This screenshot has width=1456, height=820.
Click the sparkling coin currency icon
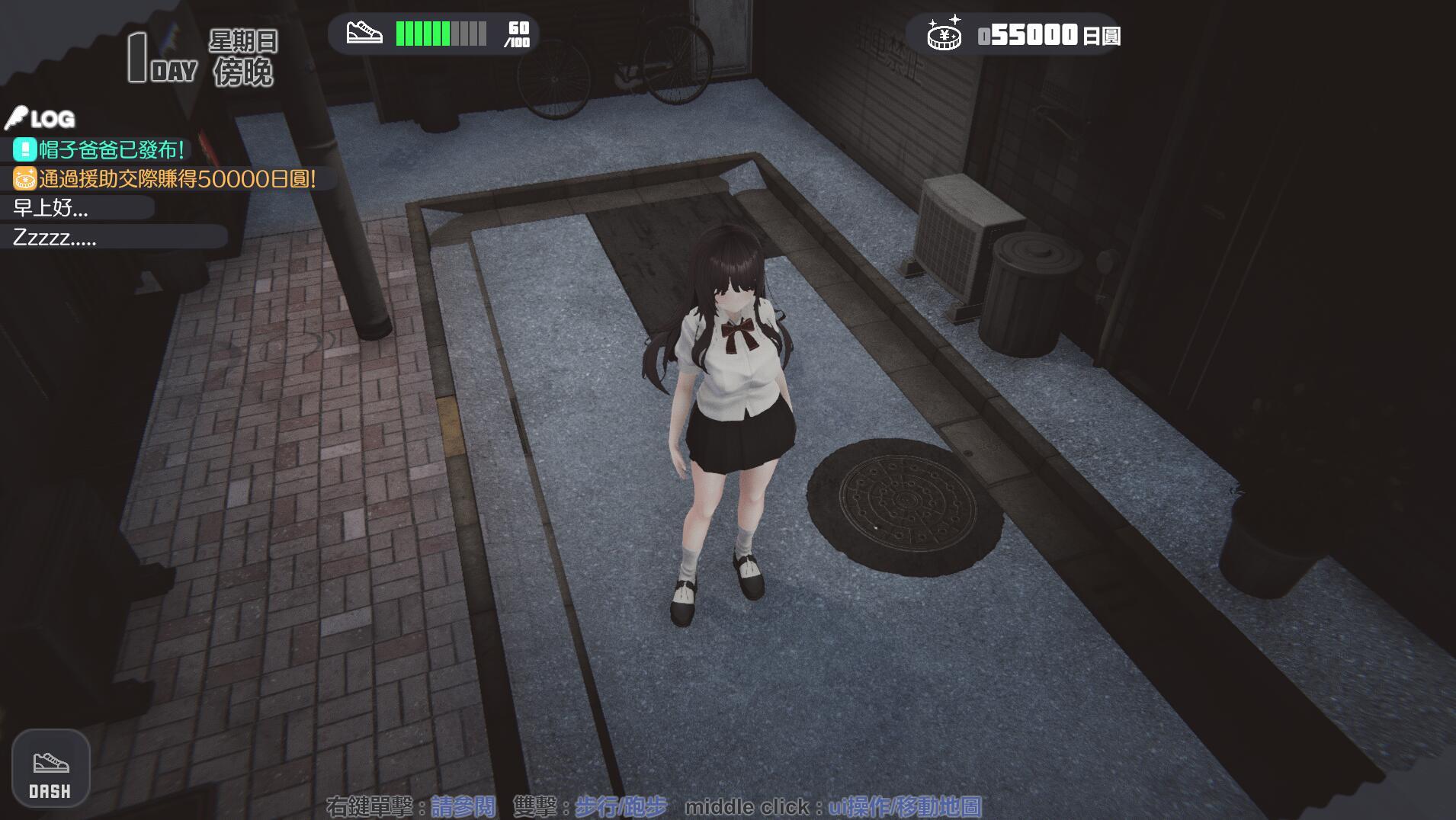pyautogui.click(x=944, y=34)
